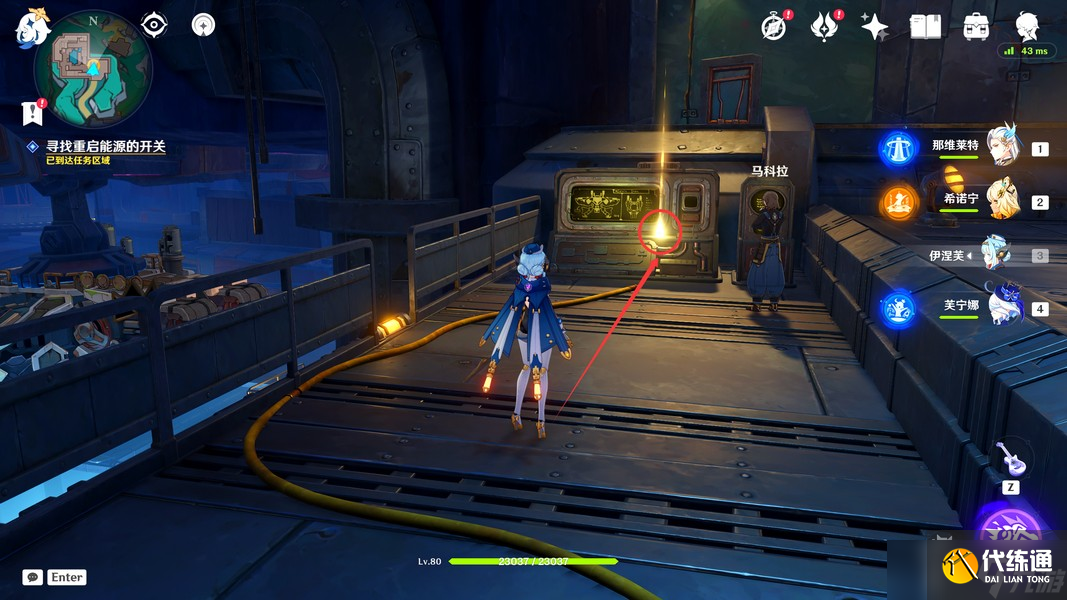The height and width of the screenshot is (600, 1067).
Task: Open the character screen icon
Action: (x=1027, y=26)
